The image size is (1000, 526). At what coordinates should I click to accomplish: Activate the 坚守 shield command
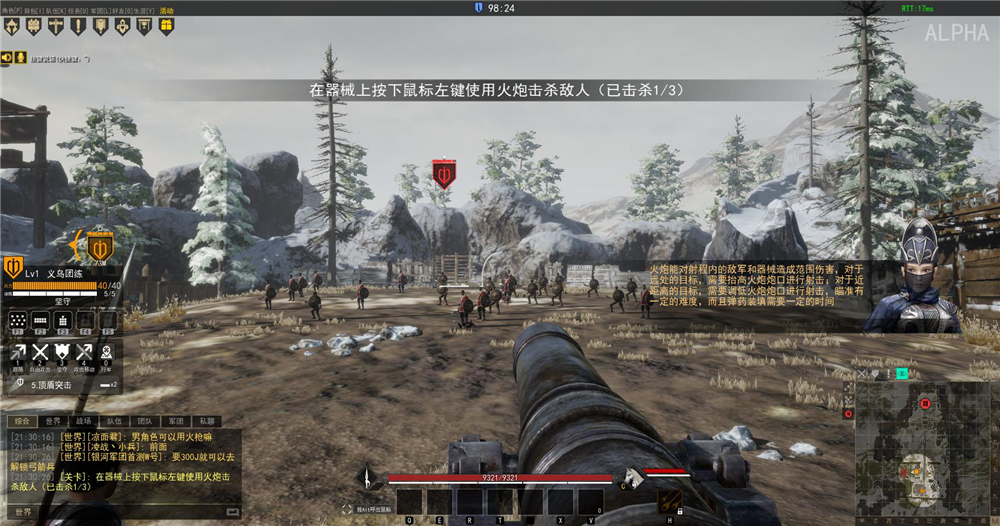62,352
